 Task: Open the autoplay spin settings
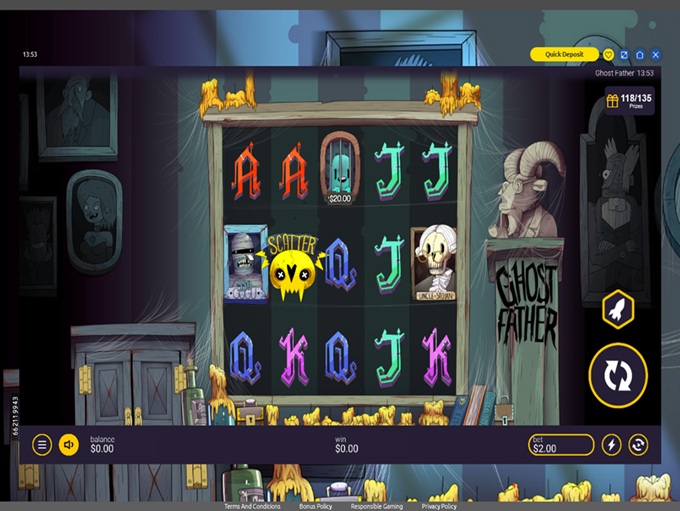[638, 445]
